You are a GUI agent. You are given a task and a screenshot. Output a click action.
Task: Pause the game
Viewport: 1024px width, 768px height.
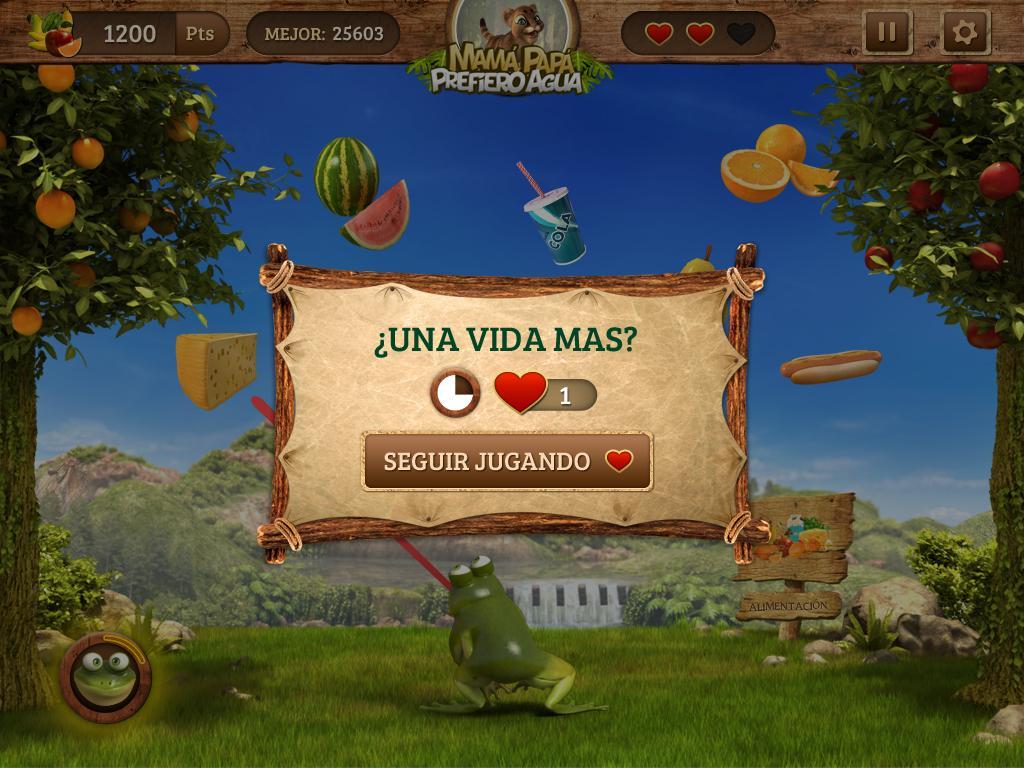(887, 32)
